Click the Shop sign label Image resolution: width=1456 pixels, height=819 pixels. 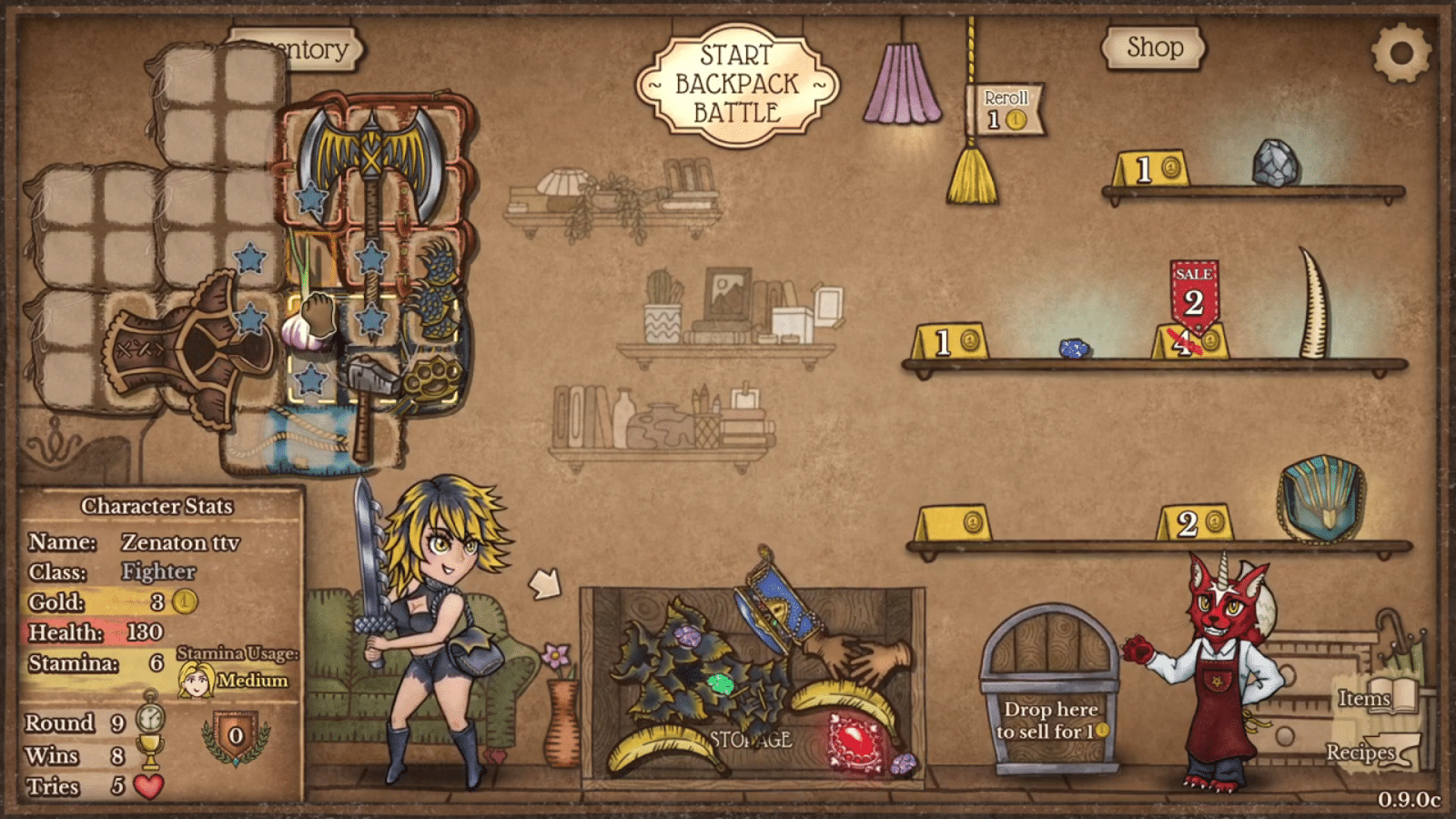[1154, 47]
